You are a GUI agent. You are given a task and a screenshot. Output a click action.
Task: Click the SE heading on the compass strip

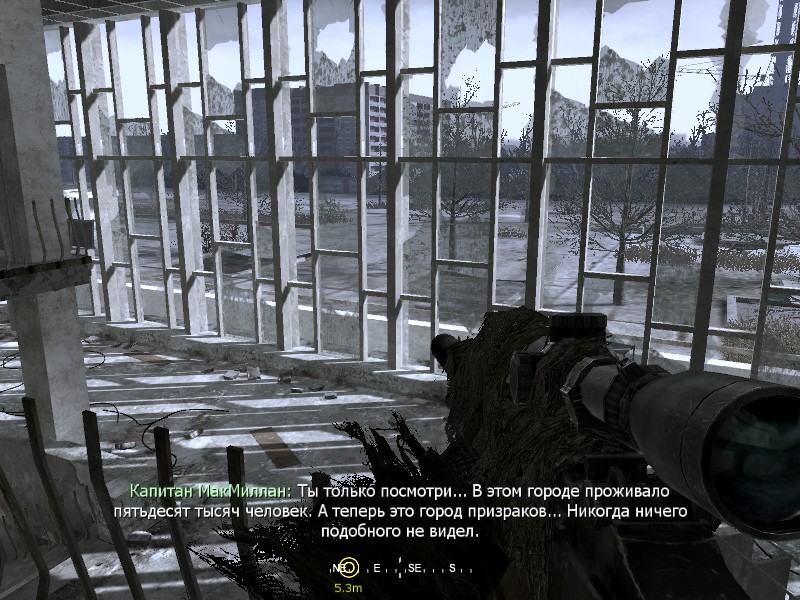tap(415, 568)
